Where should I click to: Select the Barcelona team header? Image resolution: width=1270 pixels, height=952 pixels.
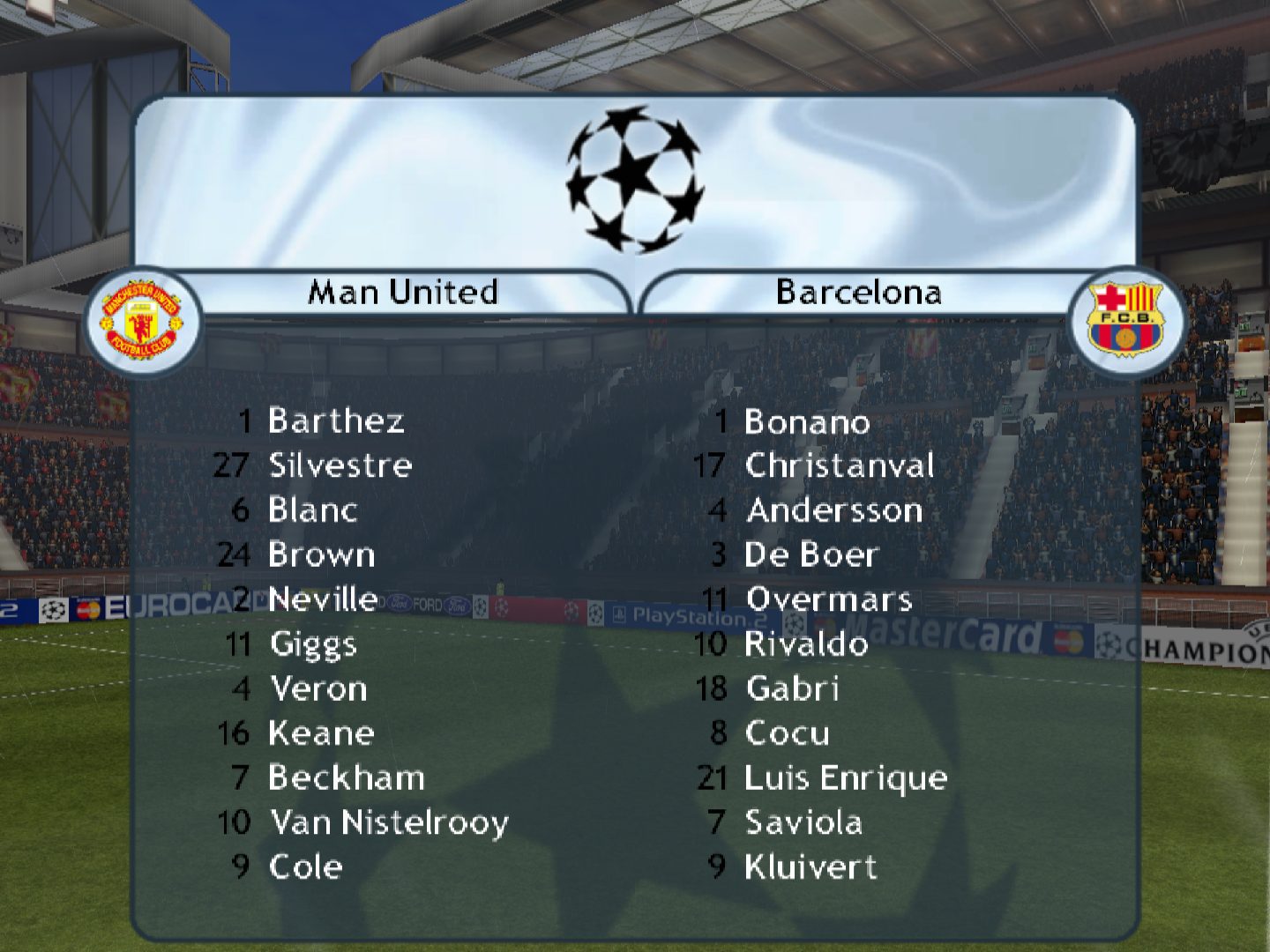coord(858,292)
